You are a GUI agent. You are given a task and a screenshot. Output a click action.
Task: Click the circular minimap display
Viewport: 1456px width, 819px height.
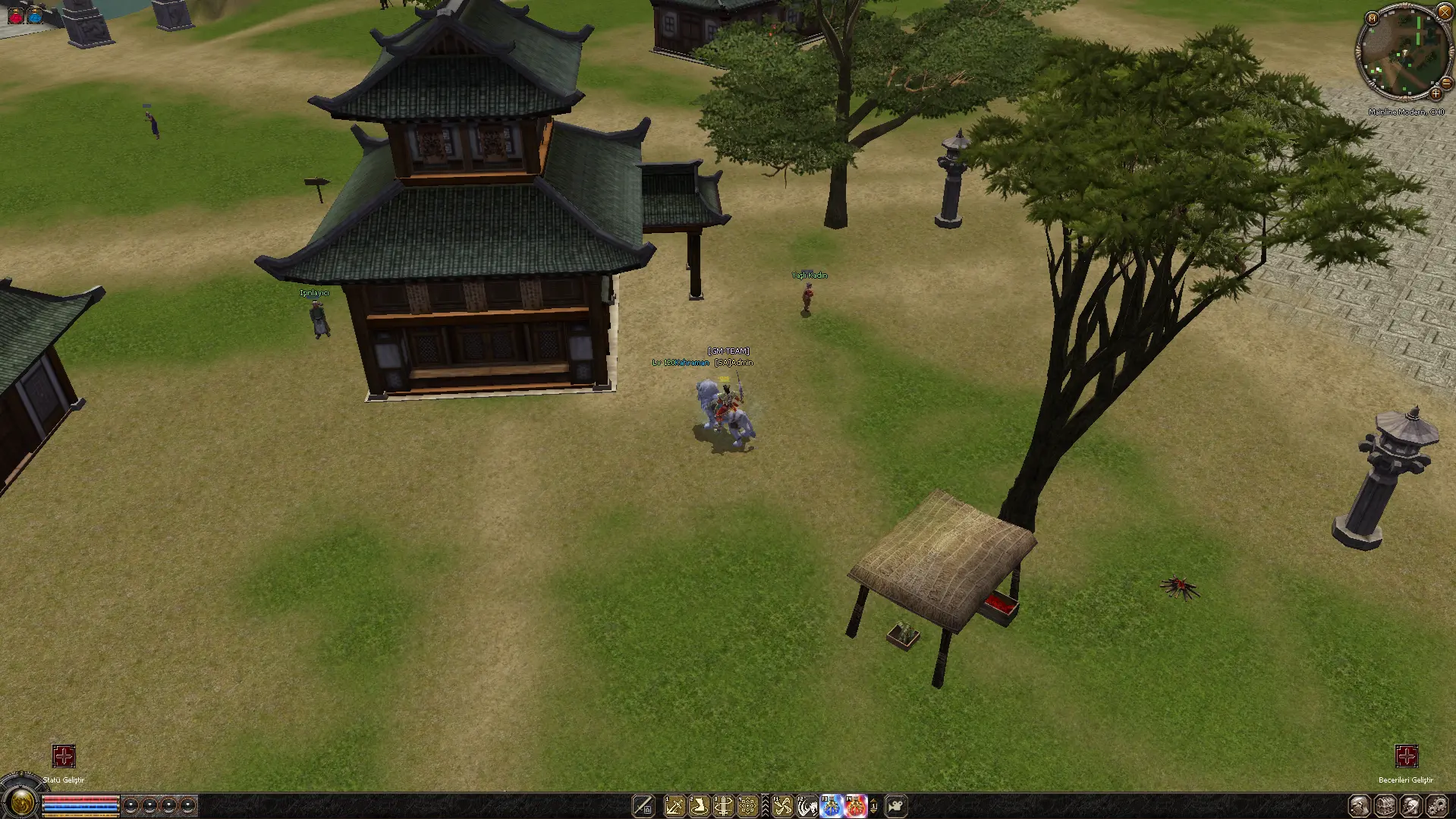coord(1403,53)
